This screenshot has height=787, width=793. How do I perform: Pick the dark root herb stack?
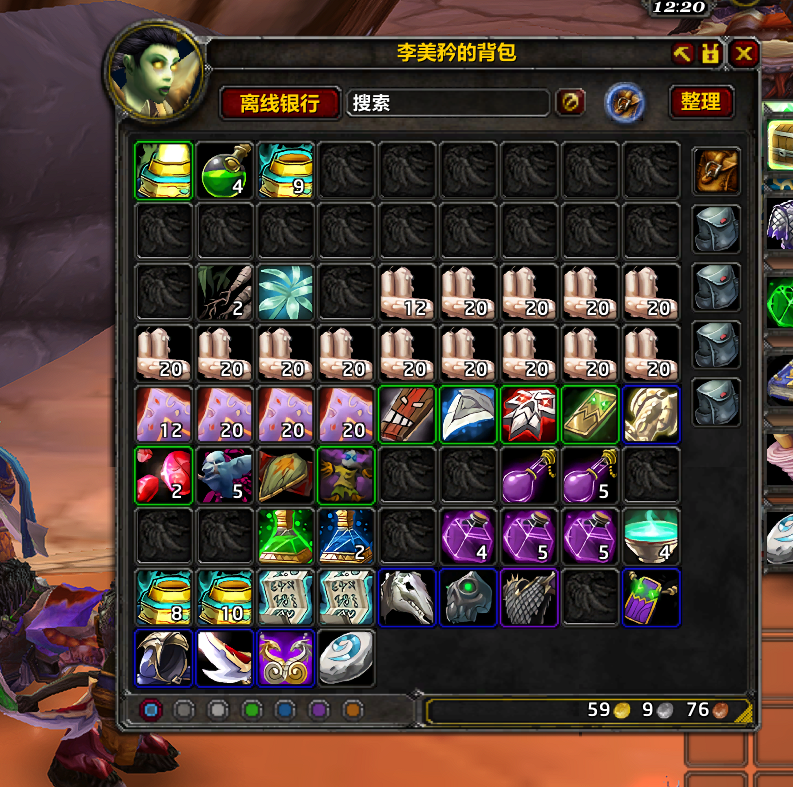point(225,293)
